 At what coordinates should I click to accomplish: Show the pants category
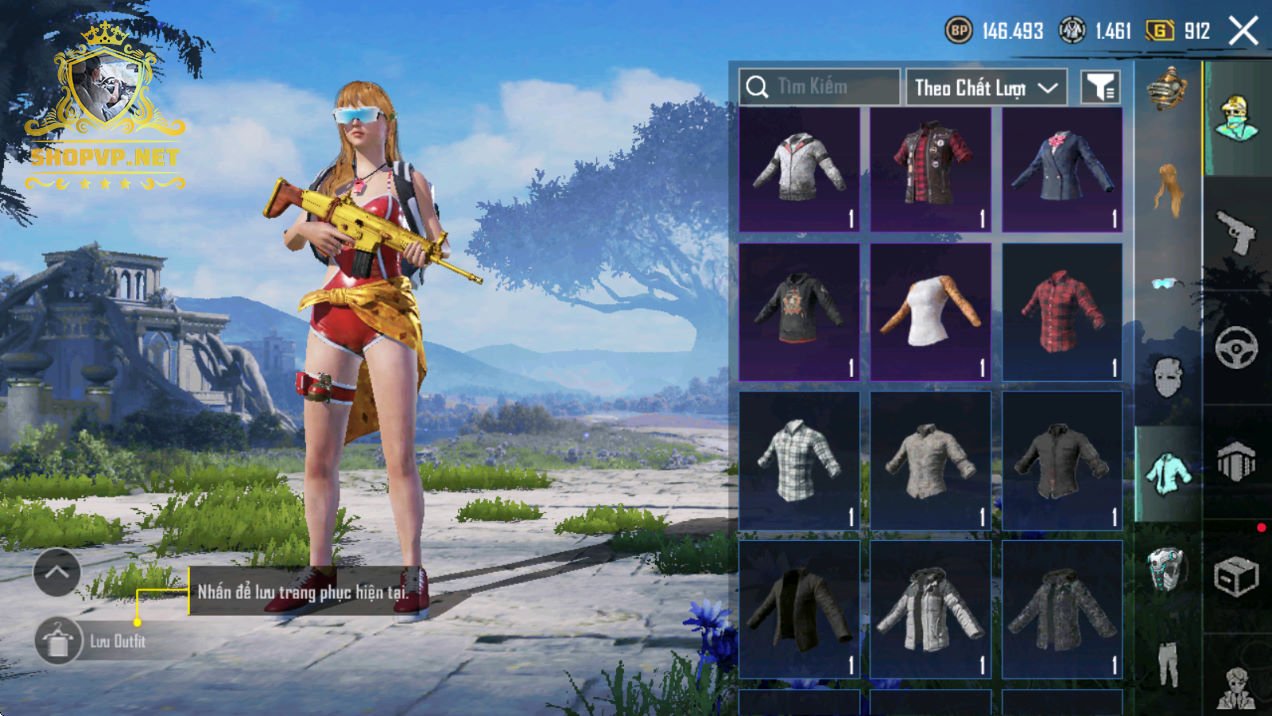point(1167,662)
